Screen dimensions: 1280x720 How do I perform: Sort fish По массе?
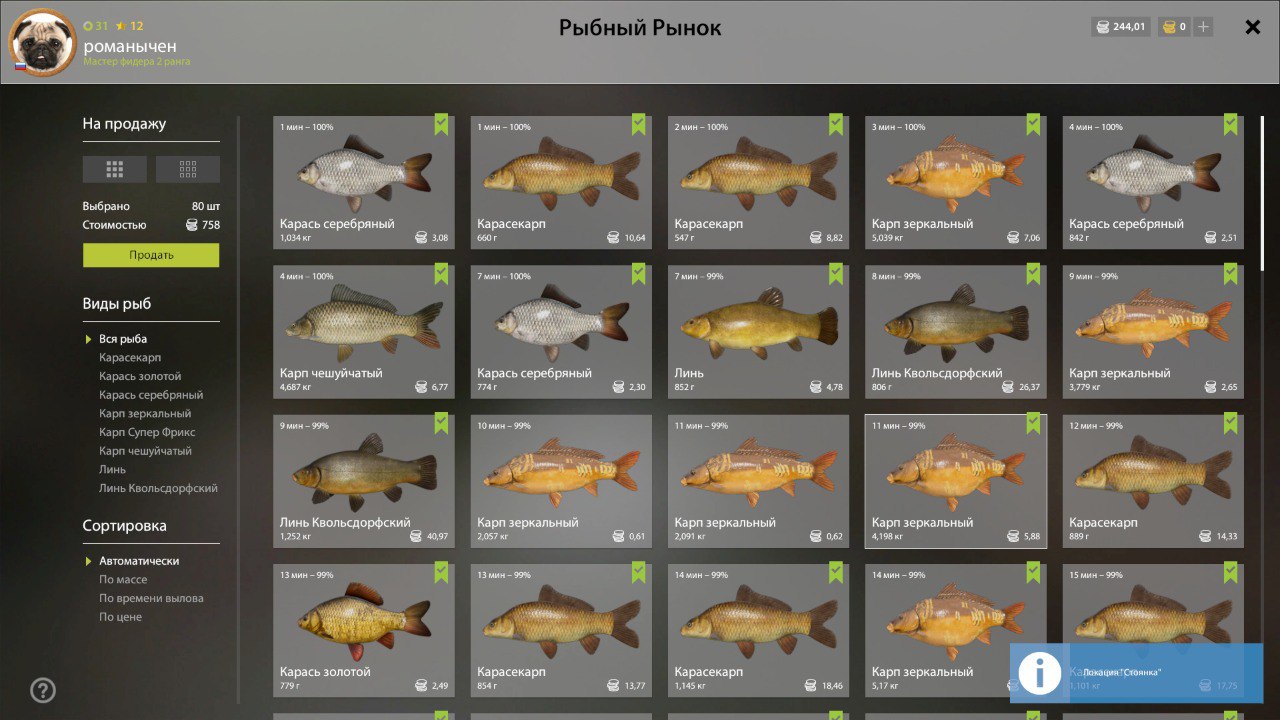tap(123, 580)
